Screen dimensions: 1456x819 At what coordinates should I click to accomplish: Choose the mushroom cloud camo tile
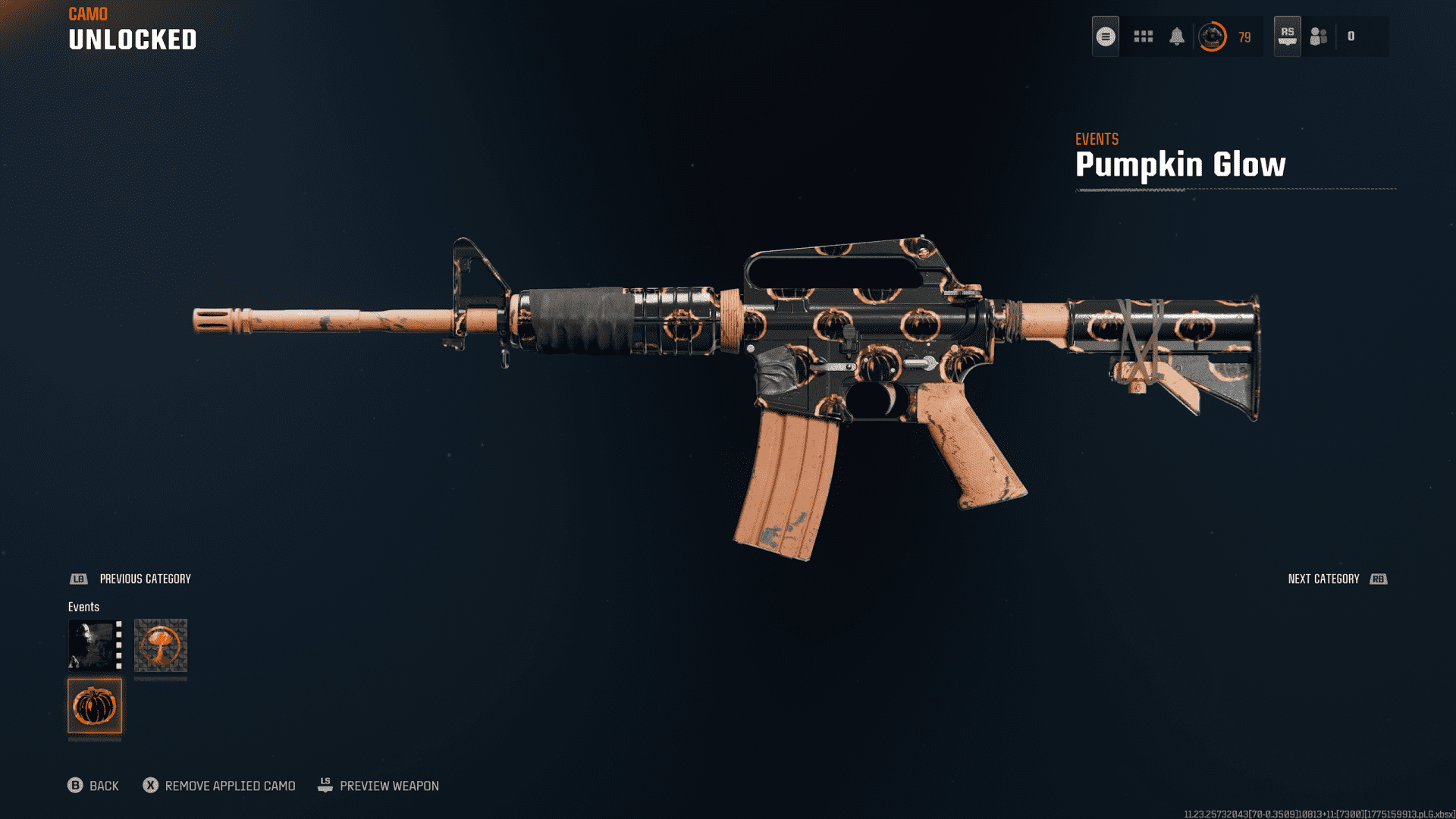coord(161,645)
